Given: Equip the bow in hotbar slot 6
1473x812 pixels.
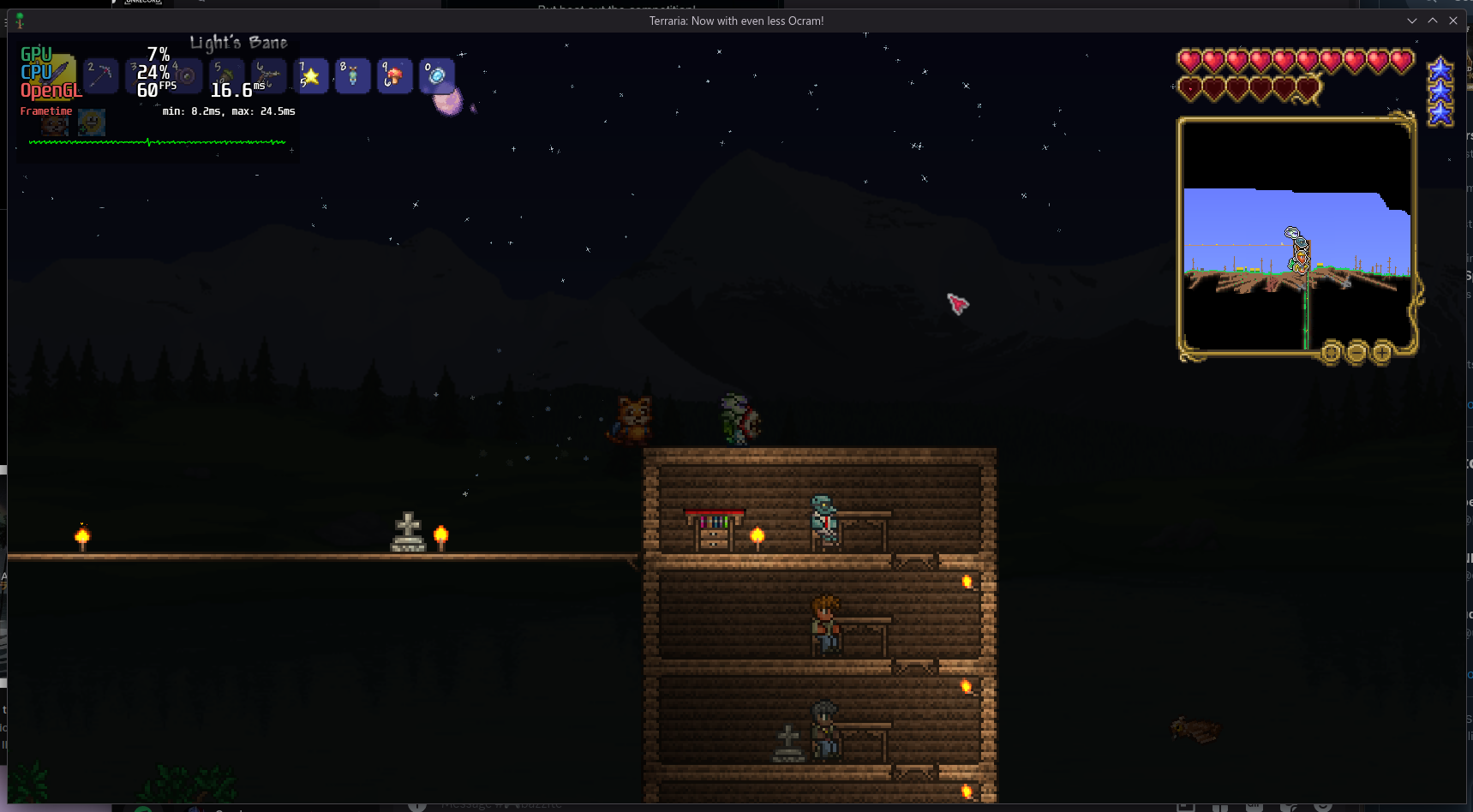Looking at the screenshot, I should tap(269, 75).
